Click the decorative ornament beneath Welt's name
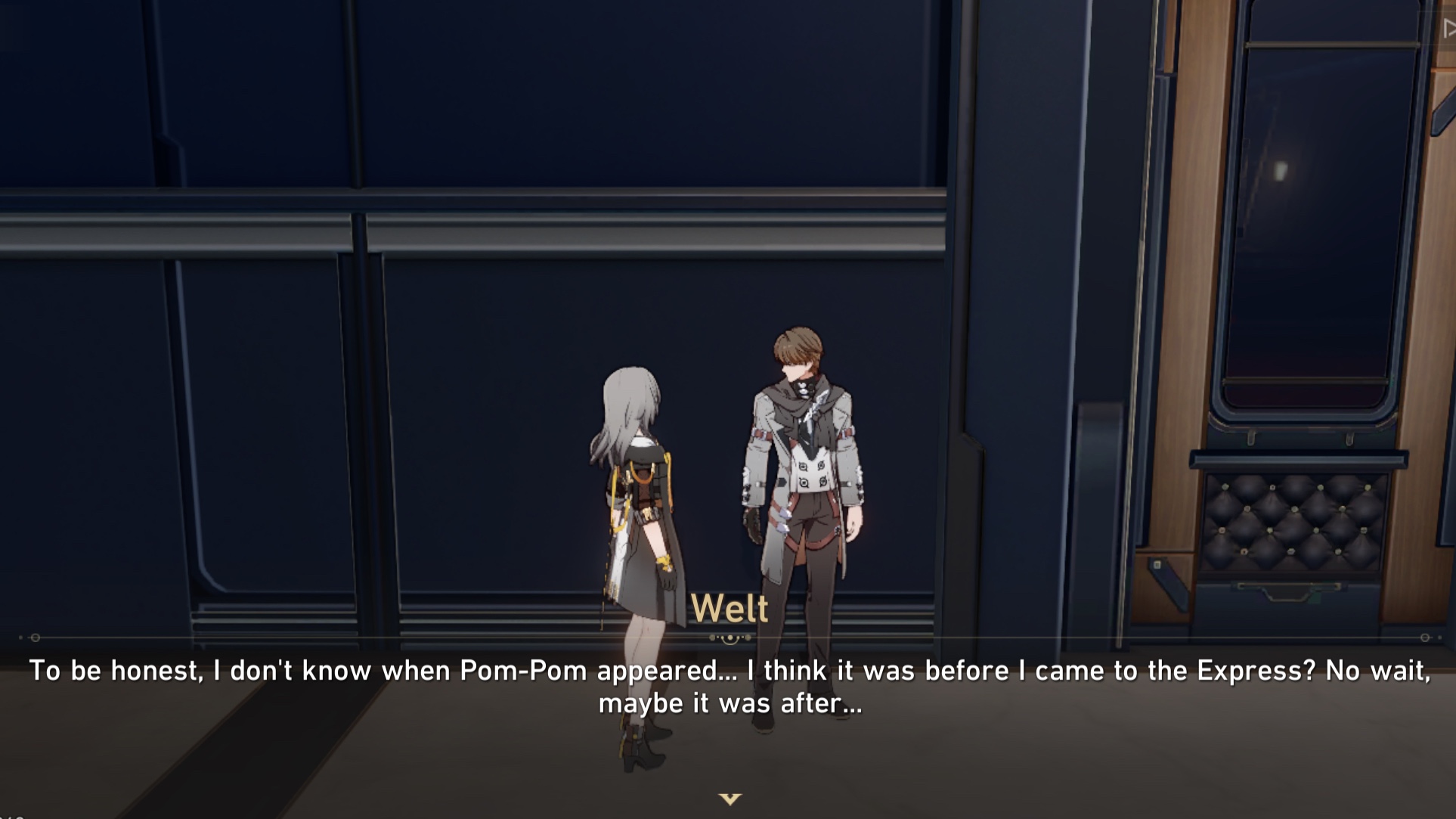1456x819 pixels. [x=728, y=639]
